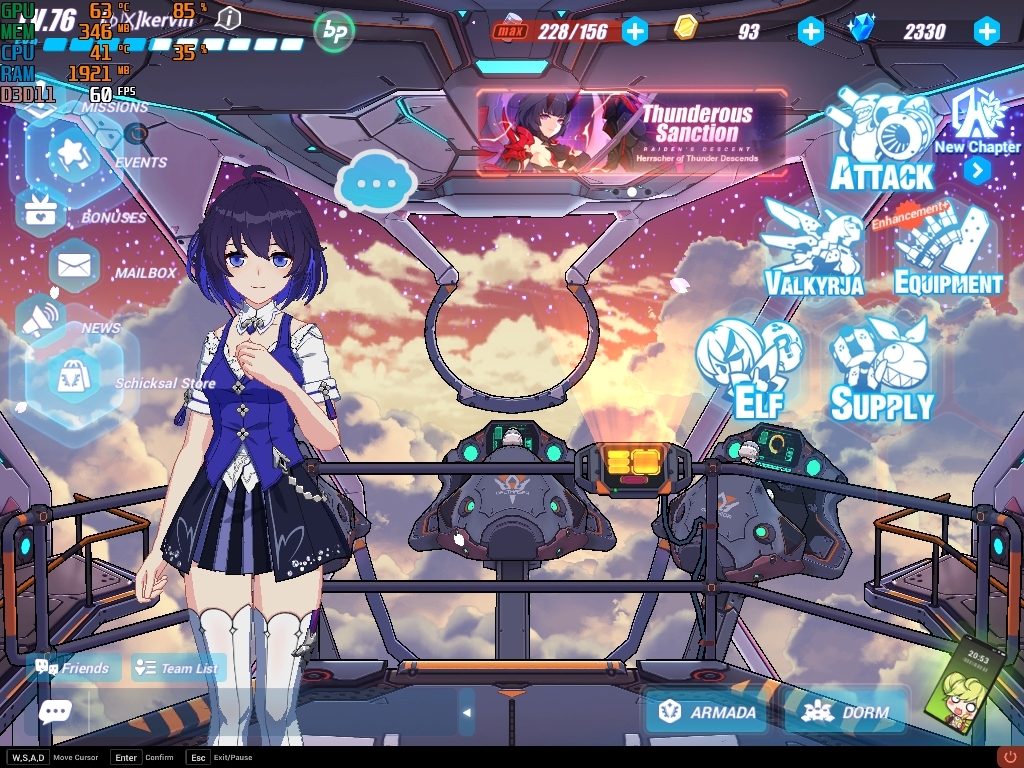Open the Elf menu

pyautogui.click(x=750, y=368)
